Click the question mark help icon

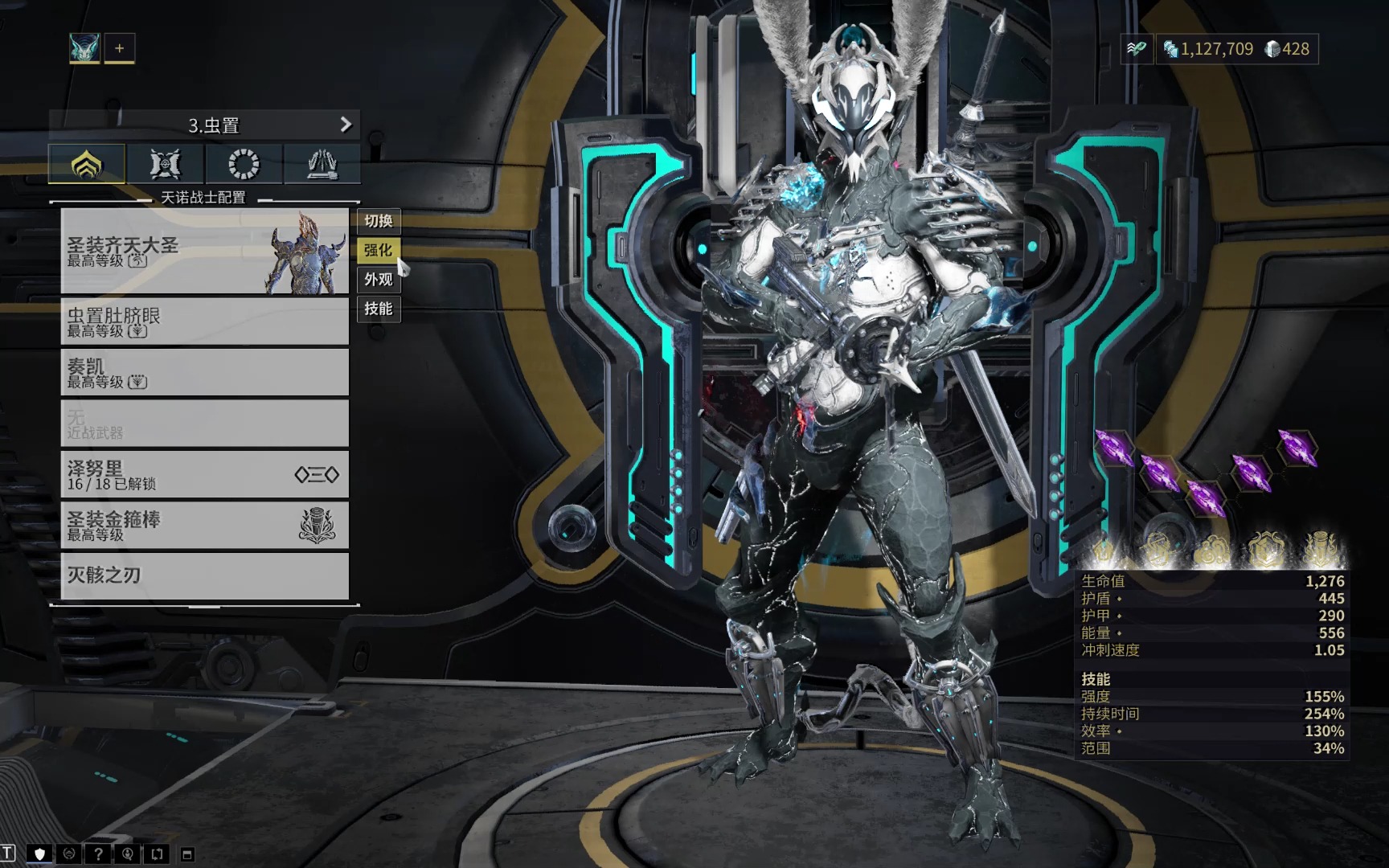[98, 854]
